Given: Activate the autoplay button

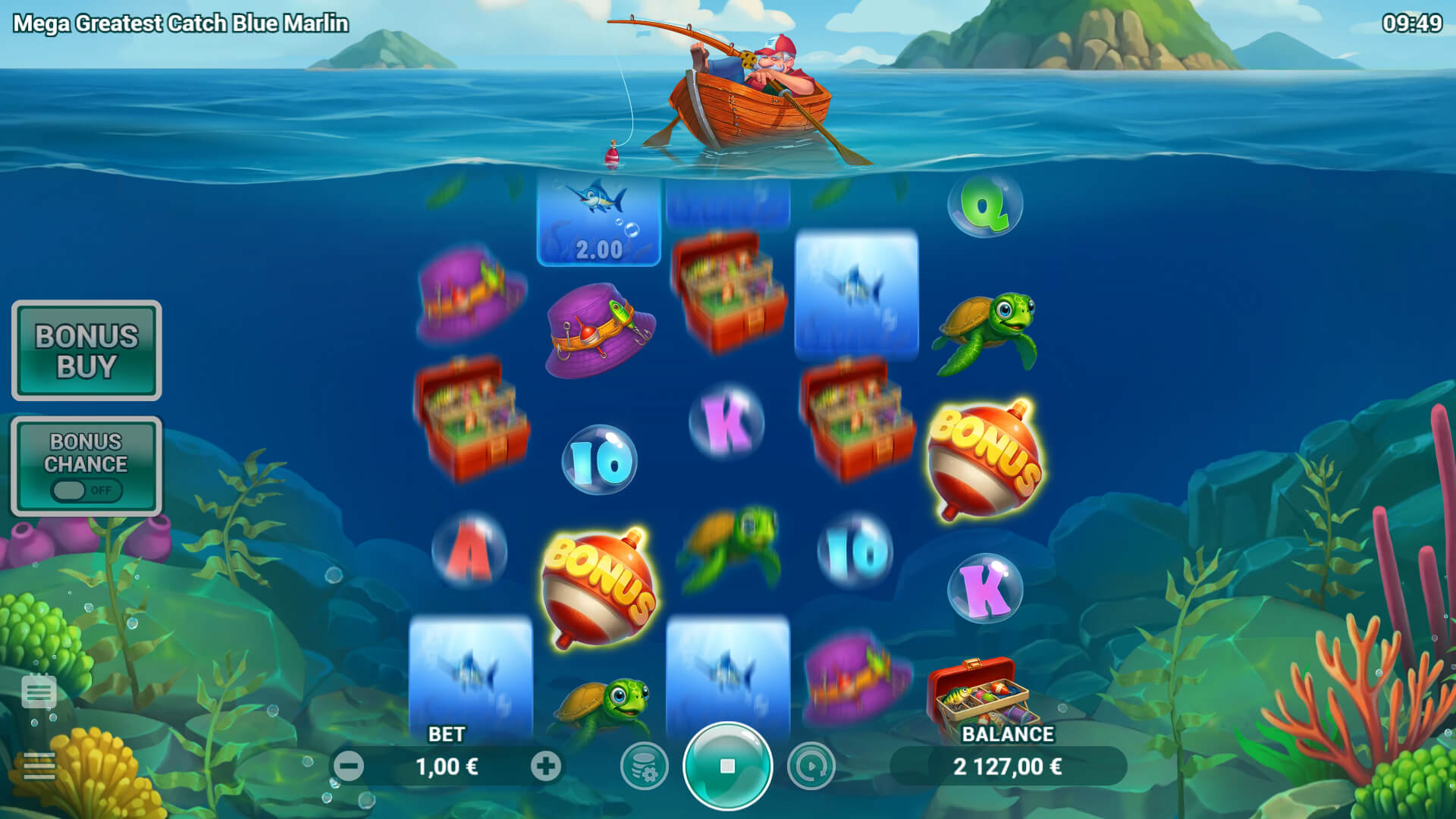Looking at the screenshot, I should [x=811, y=766].
